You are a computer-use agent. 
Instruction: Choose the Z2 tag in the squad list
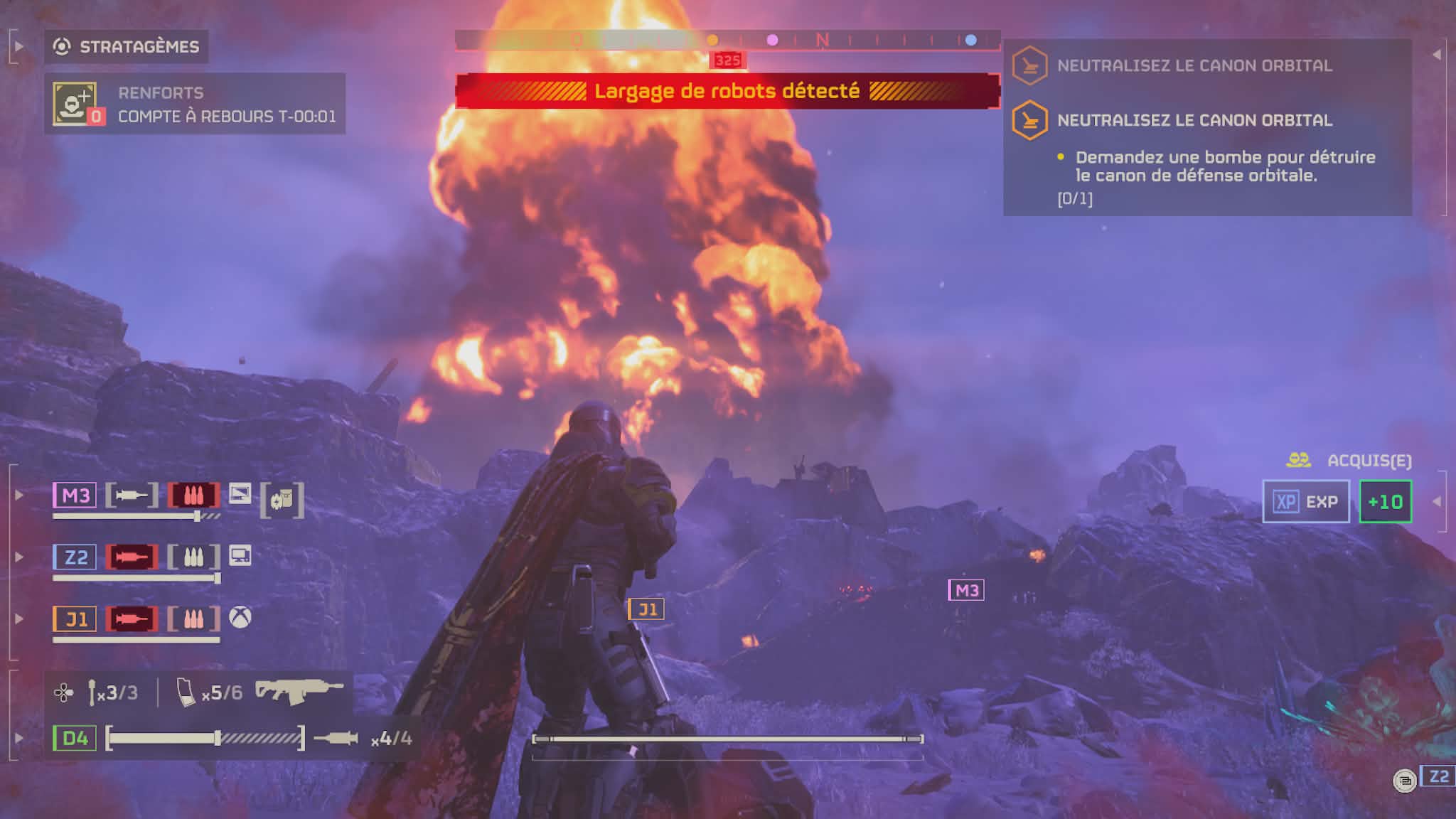click(x=75, y=557)
